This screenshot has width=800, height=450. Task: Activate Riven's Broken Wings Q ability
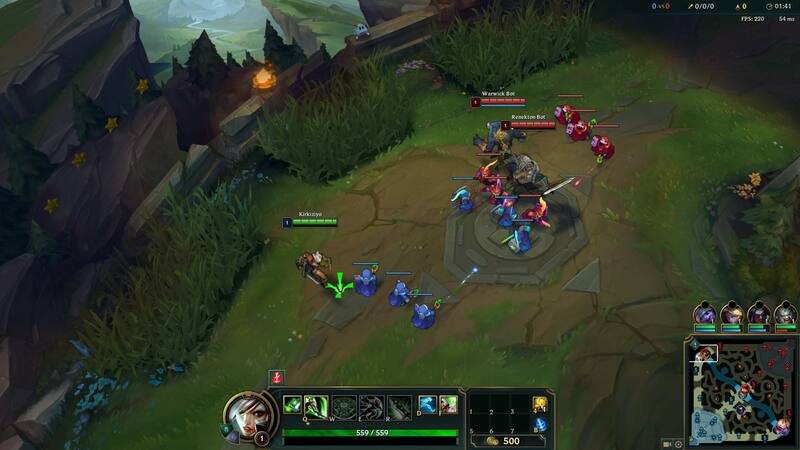point(317,405)
